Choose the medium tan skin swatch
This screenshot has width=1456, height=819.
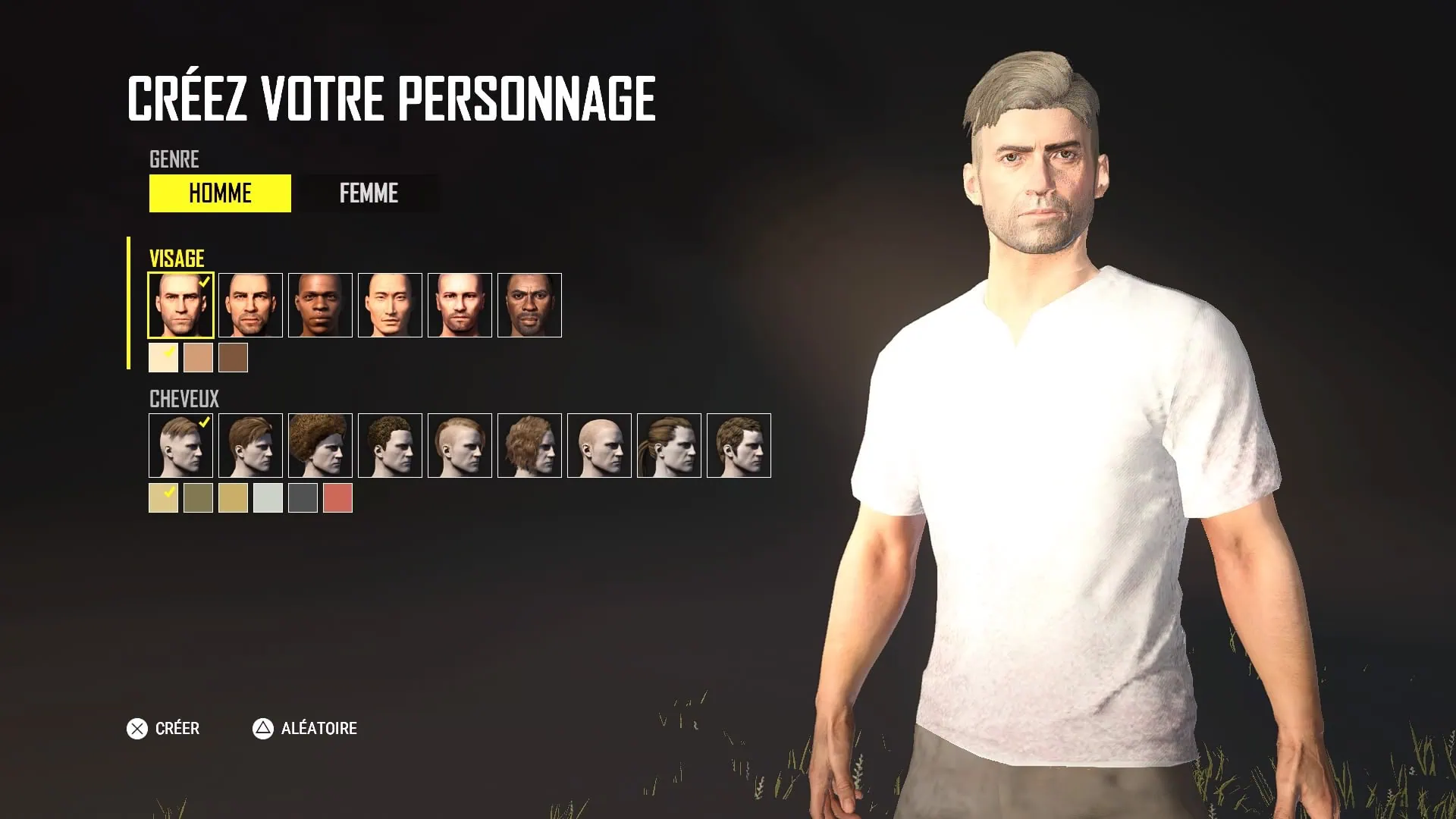coord(198,358)
